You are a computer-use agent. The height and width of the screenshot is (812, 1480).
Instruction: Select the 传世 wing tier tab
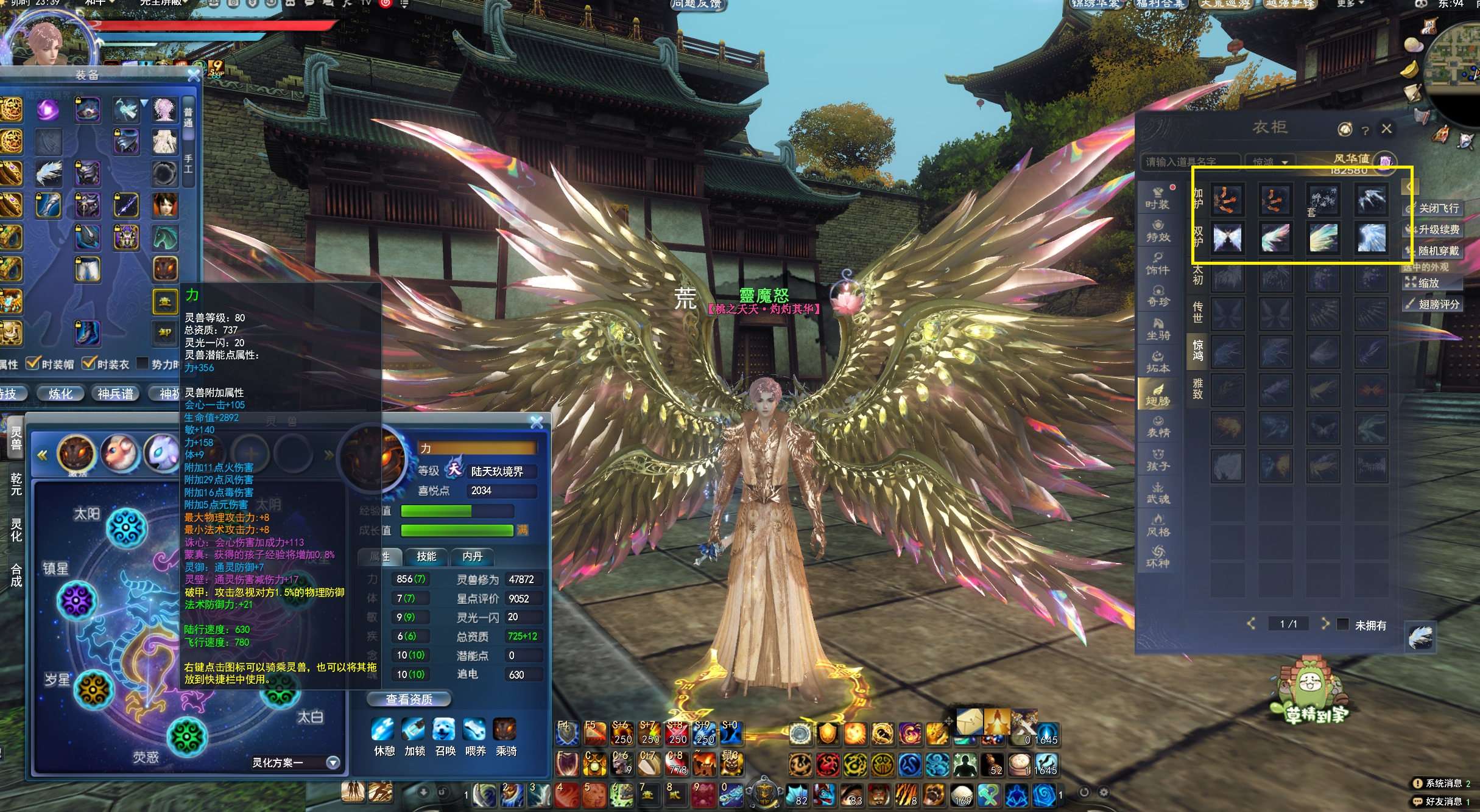1197,312
